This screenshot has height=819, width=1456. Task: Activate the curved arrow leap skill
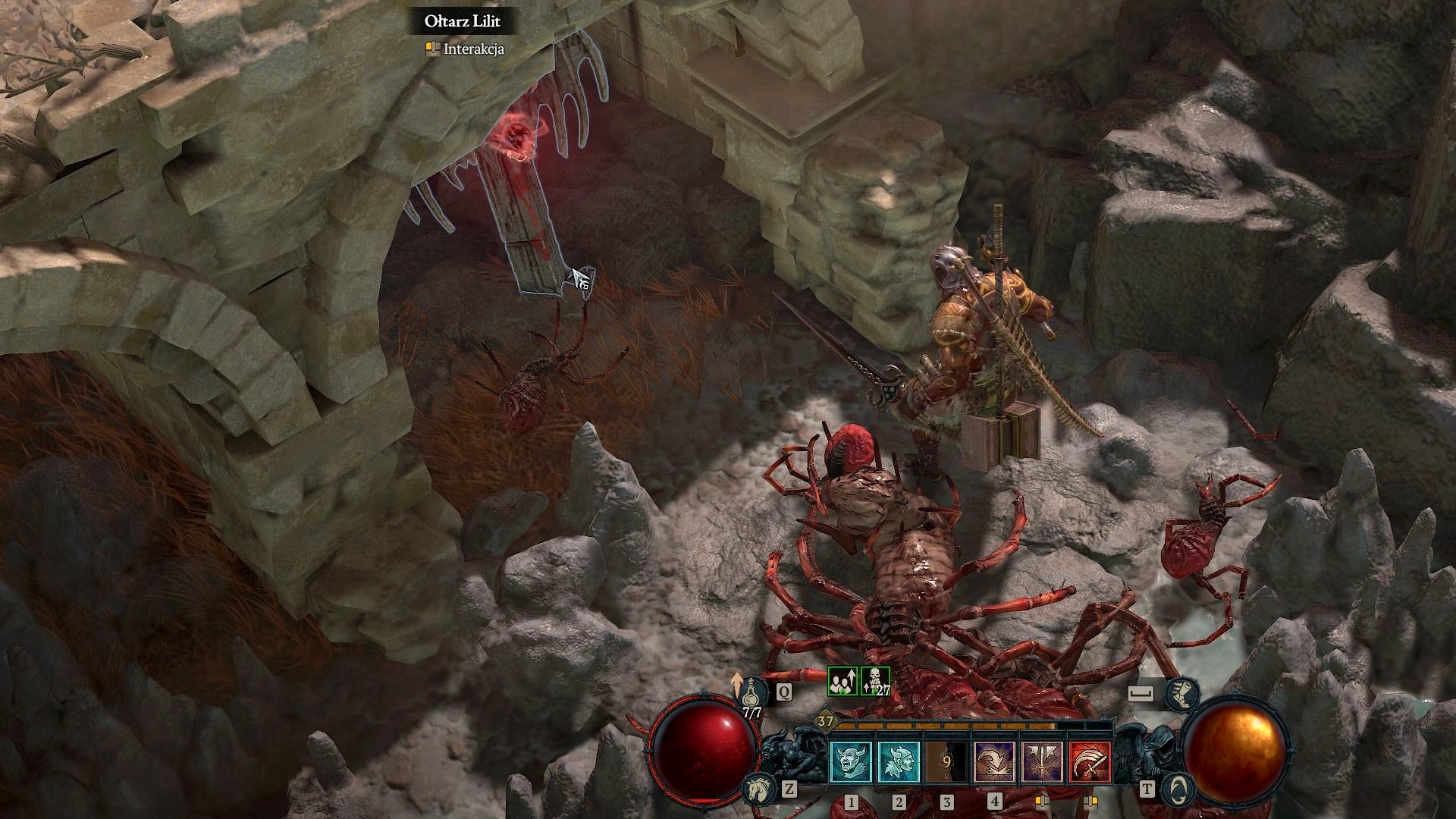(994, 761)
